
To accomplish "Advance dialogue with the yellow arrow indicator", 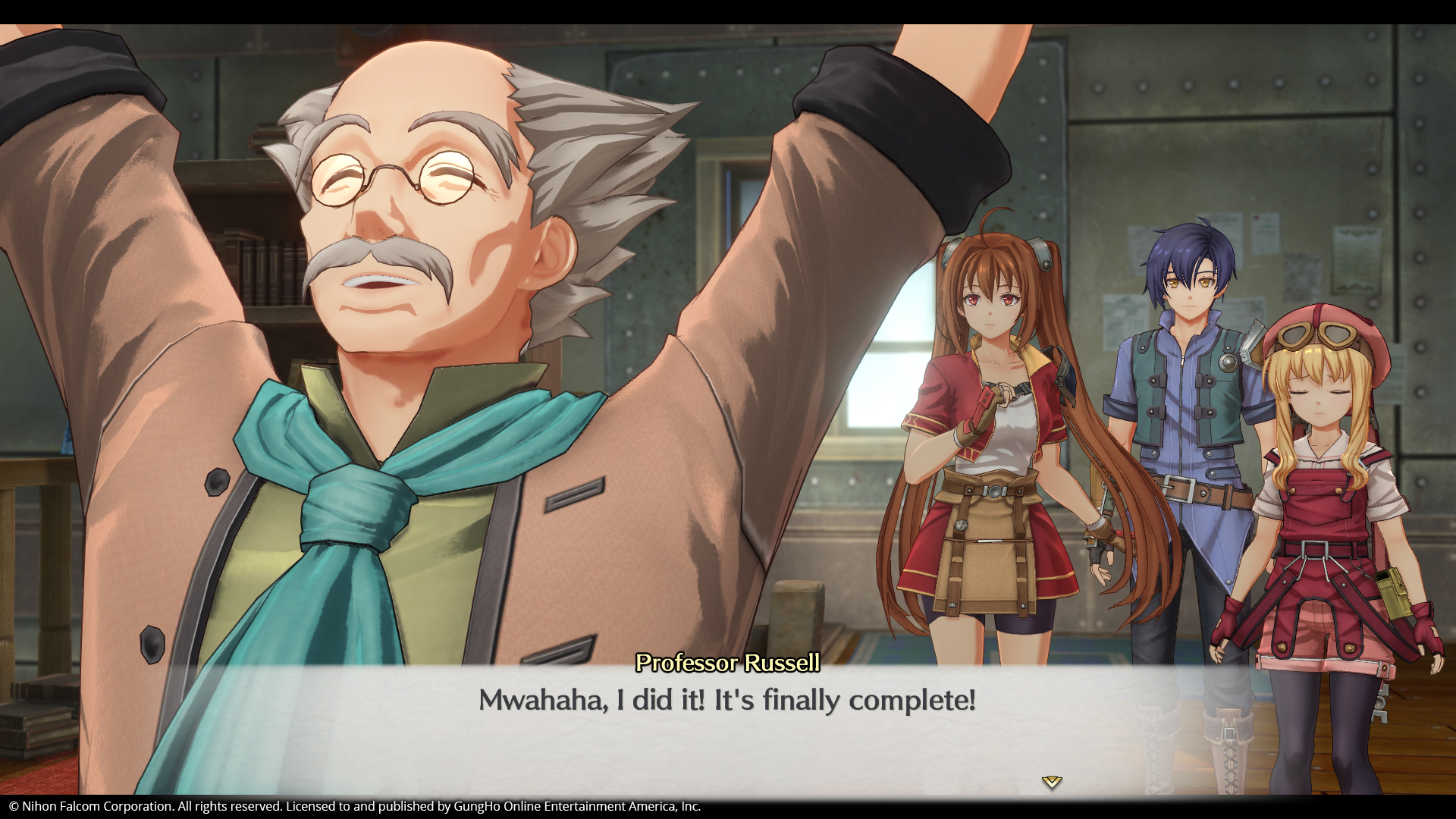I will click(x=1051, y=782).
